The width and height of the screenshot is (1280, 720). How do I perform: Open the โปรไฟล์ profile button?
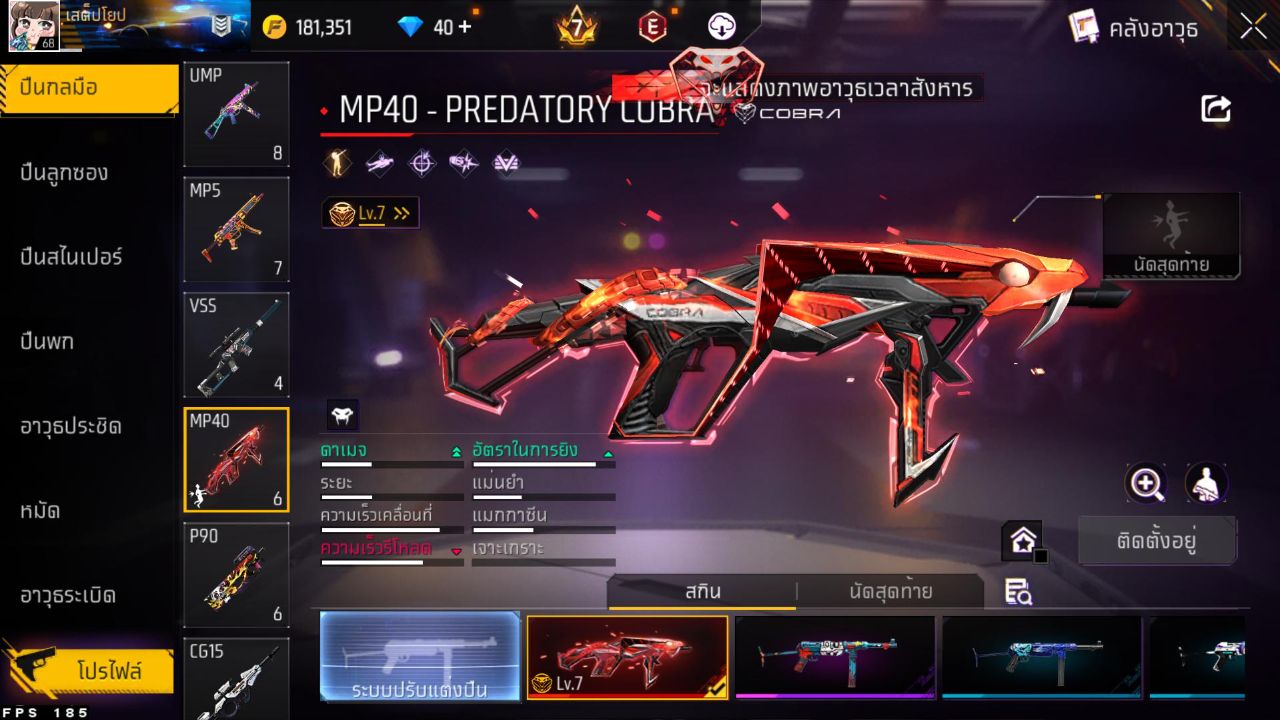click(x=88, y=672)
